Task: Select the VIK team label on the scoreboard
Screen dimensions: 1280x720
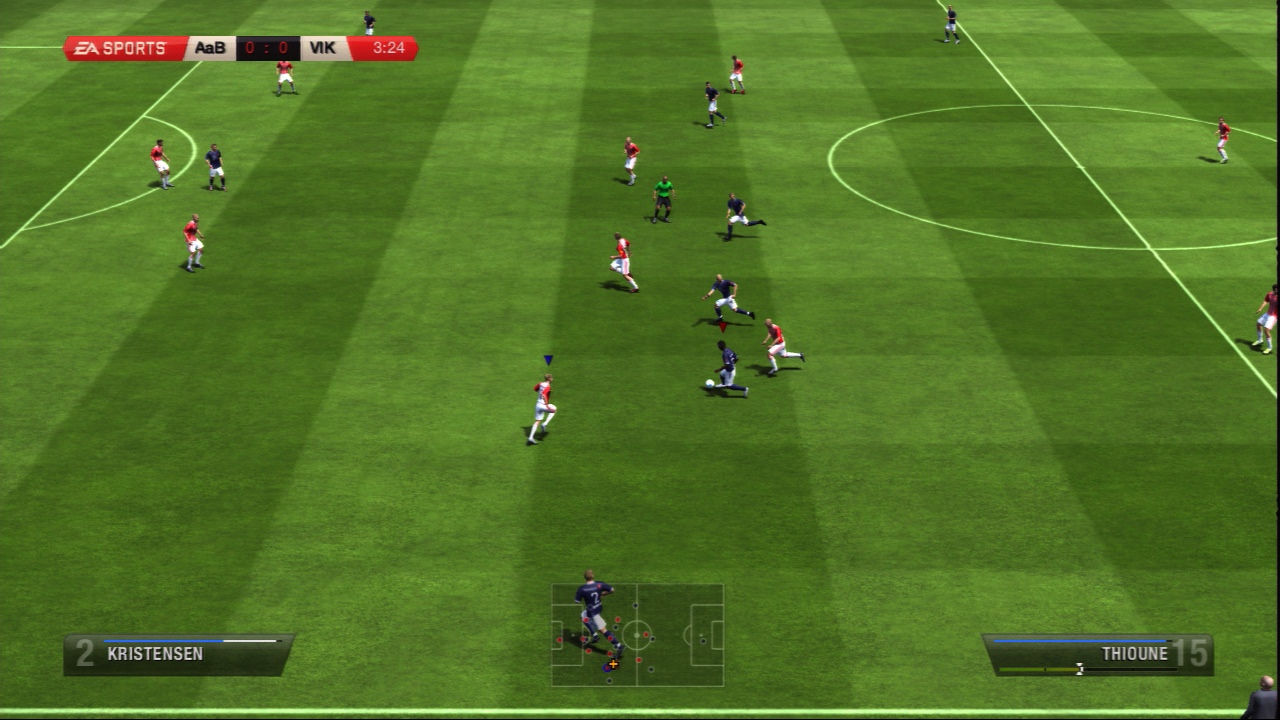Action: pyautogui.click(x=324, y=46)
